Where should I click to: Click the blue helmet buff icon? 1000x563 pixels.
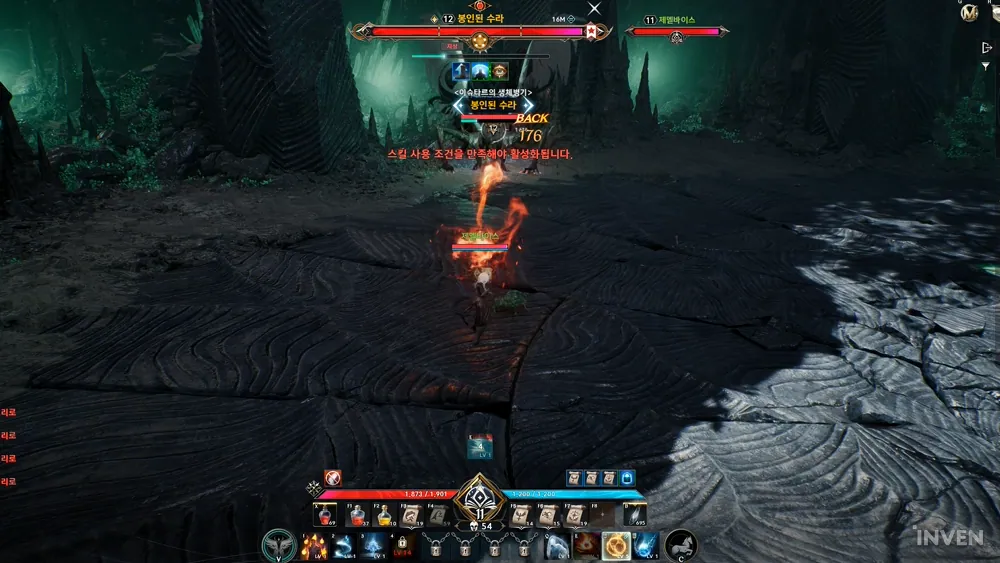click(x=628, y=478)
